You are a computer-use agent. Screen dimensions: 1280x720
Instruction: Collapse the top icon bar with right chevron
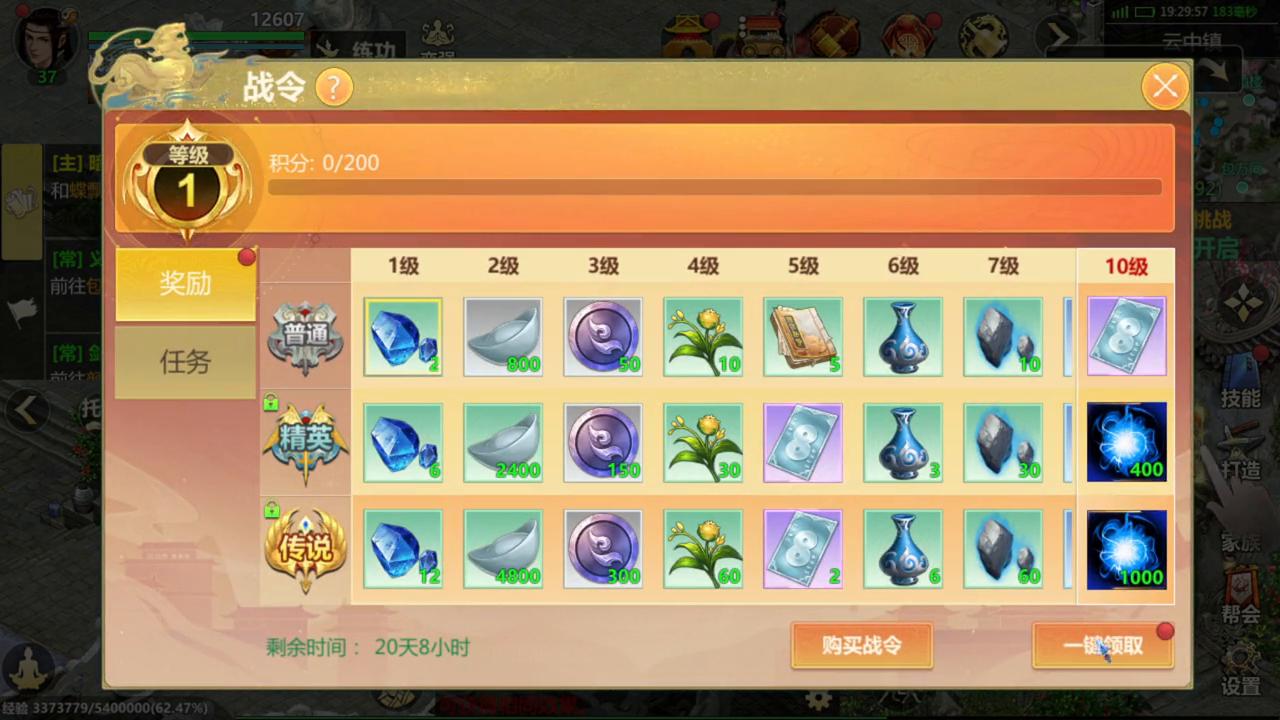coord(1057,34)
